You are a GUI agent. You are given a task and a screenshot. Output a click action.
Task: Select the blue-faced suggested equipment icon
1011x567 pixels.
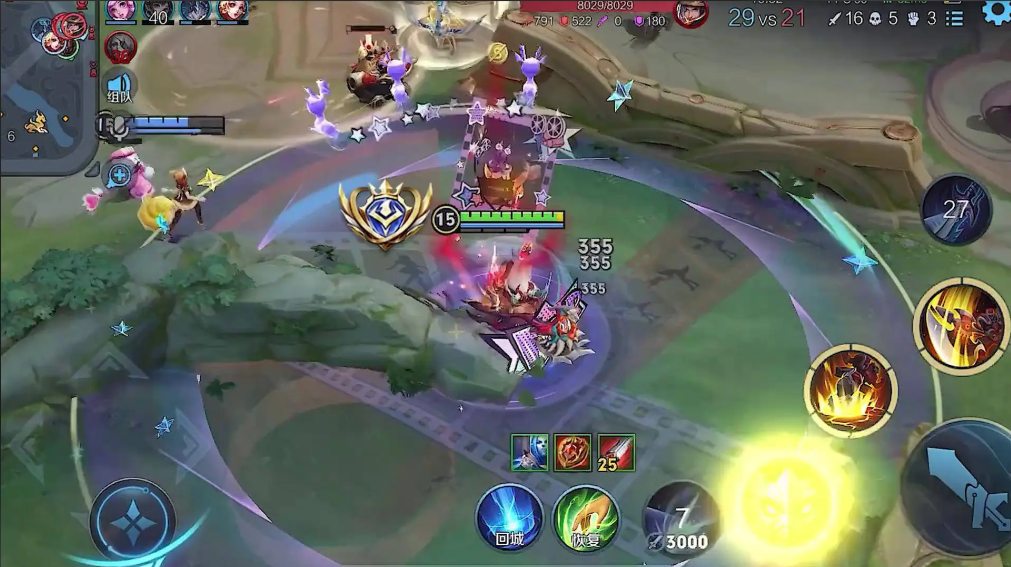click(x=530, y=452)
